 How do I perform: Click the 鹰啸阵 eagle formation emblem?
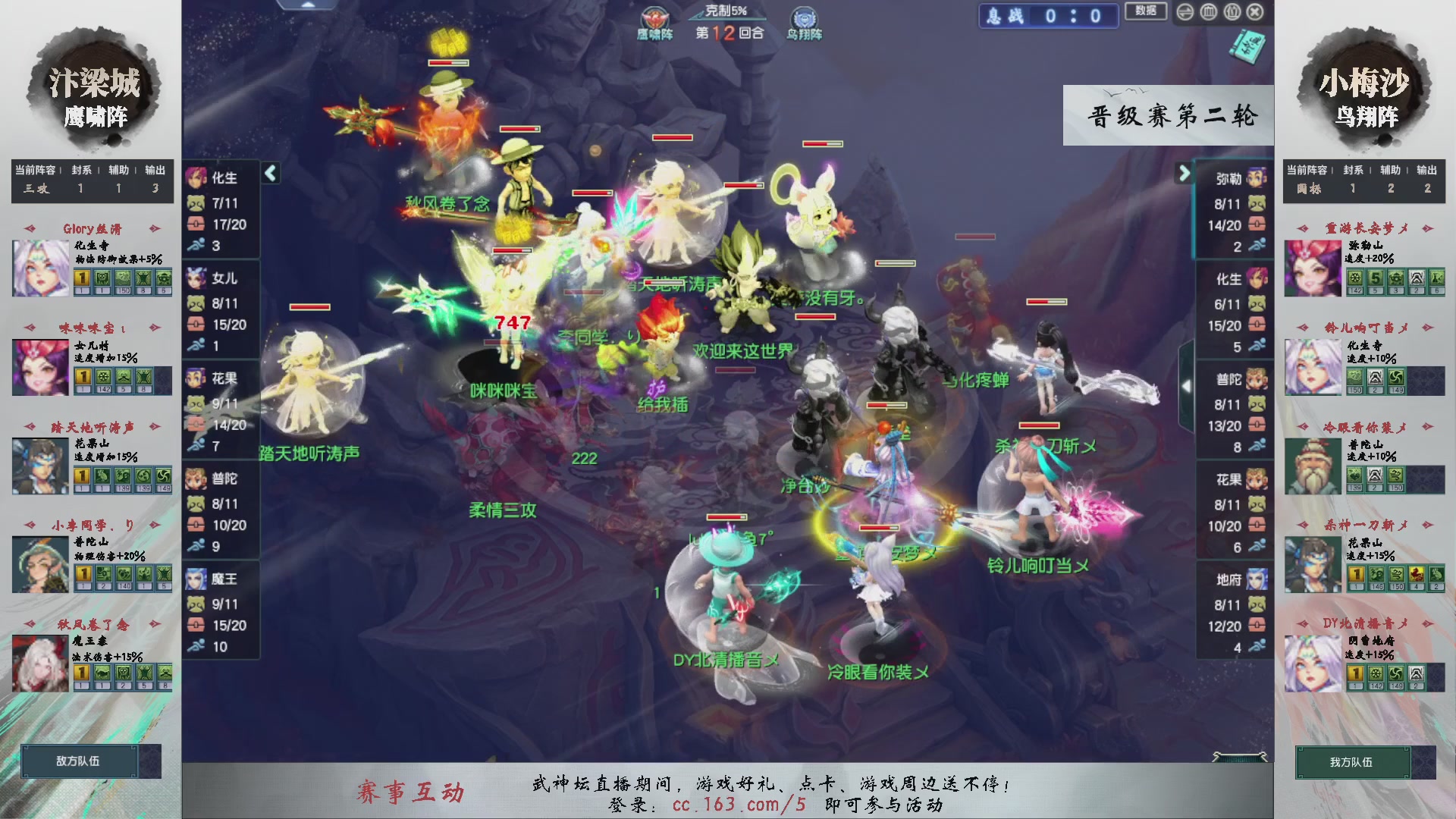coord(657,19)
